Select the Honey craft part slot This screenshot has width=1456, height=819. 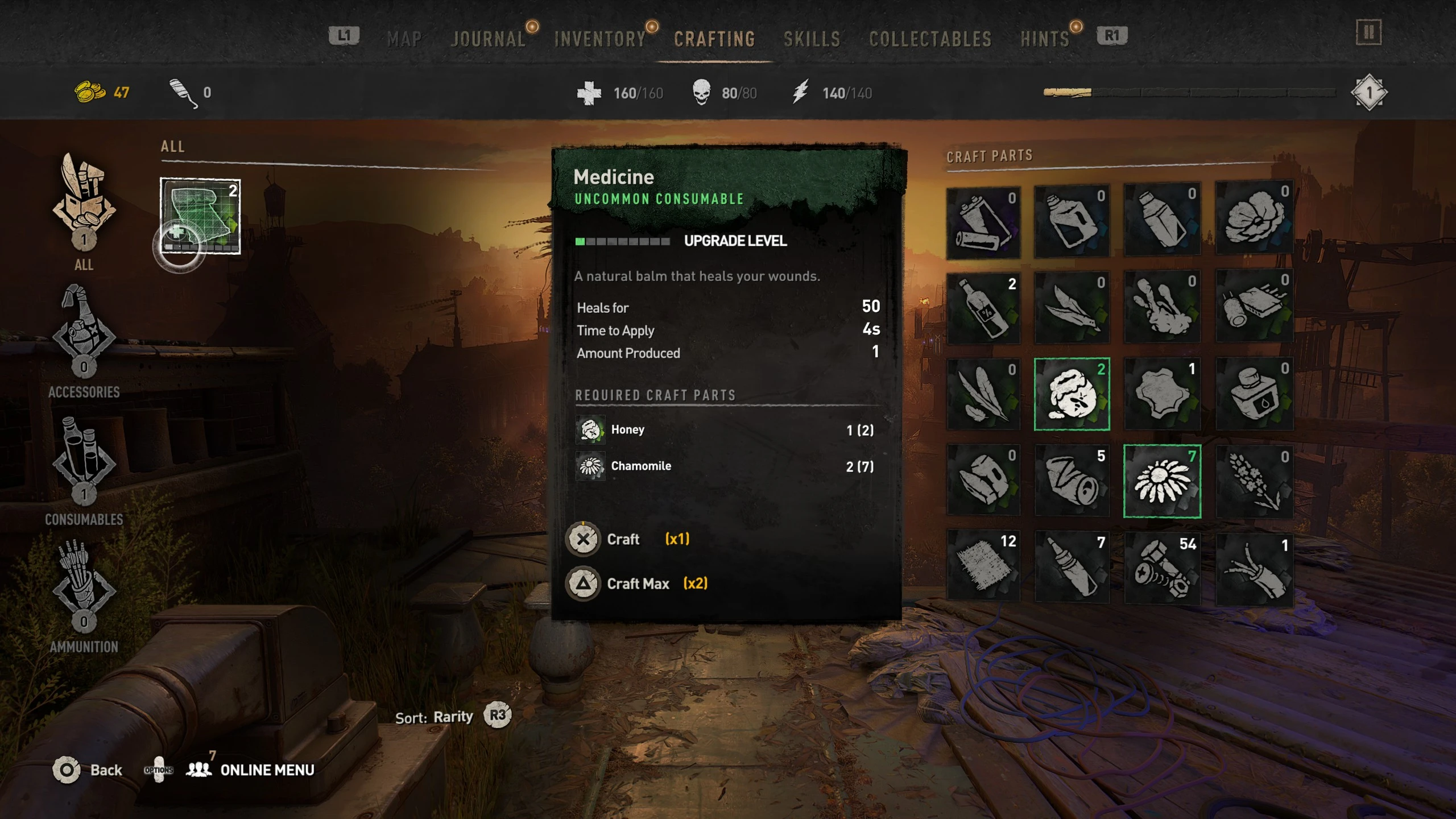coord(1072,394)
